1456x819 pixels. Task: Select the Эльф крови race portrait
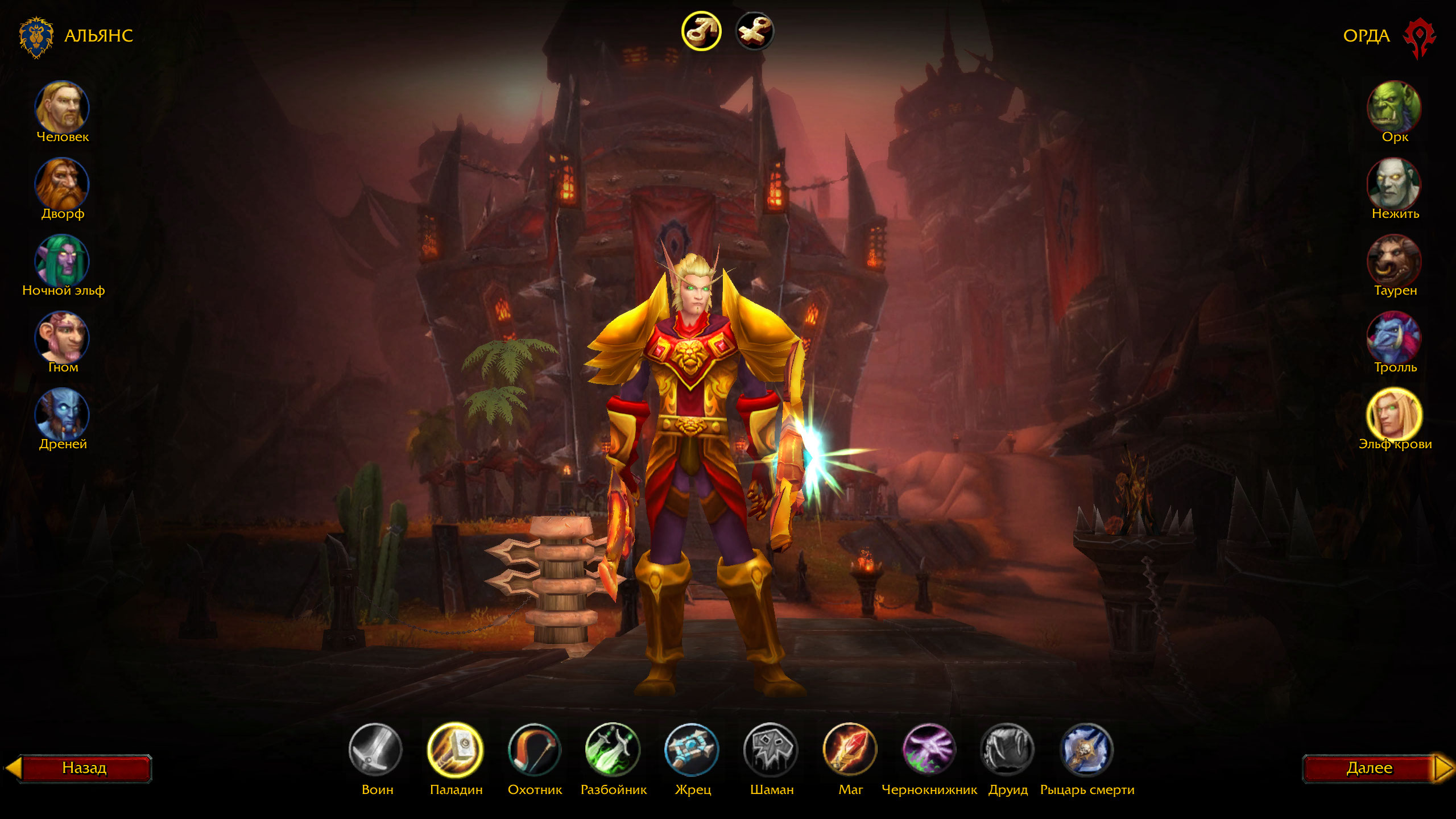[x=1394, y=414]
